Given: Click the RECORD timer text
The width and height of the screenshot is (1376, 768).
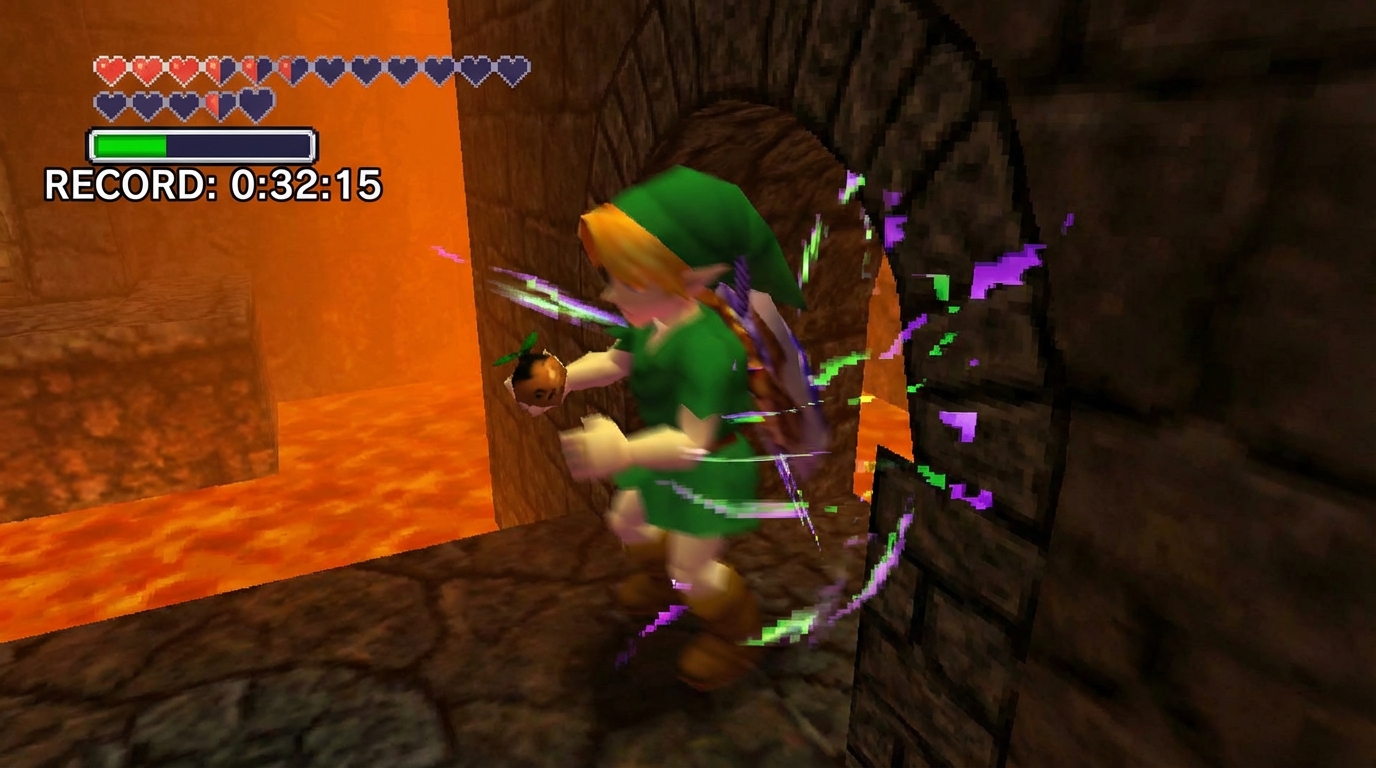Looking at the screenshot, I should click(210, 185).
